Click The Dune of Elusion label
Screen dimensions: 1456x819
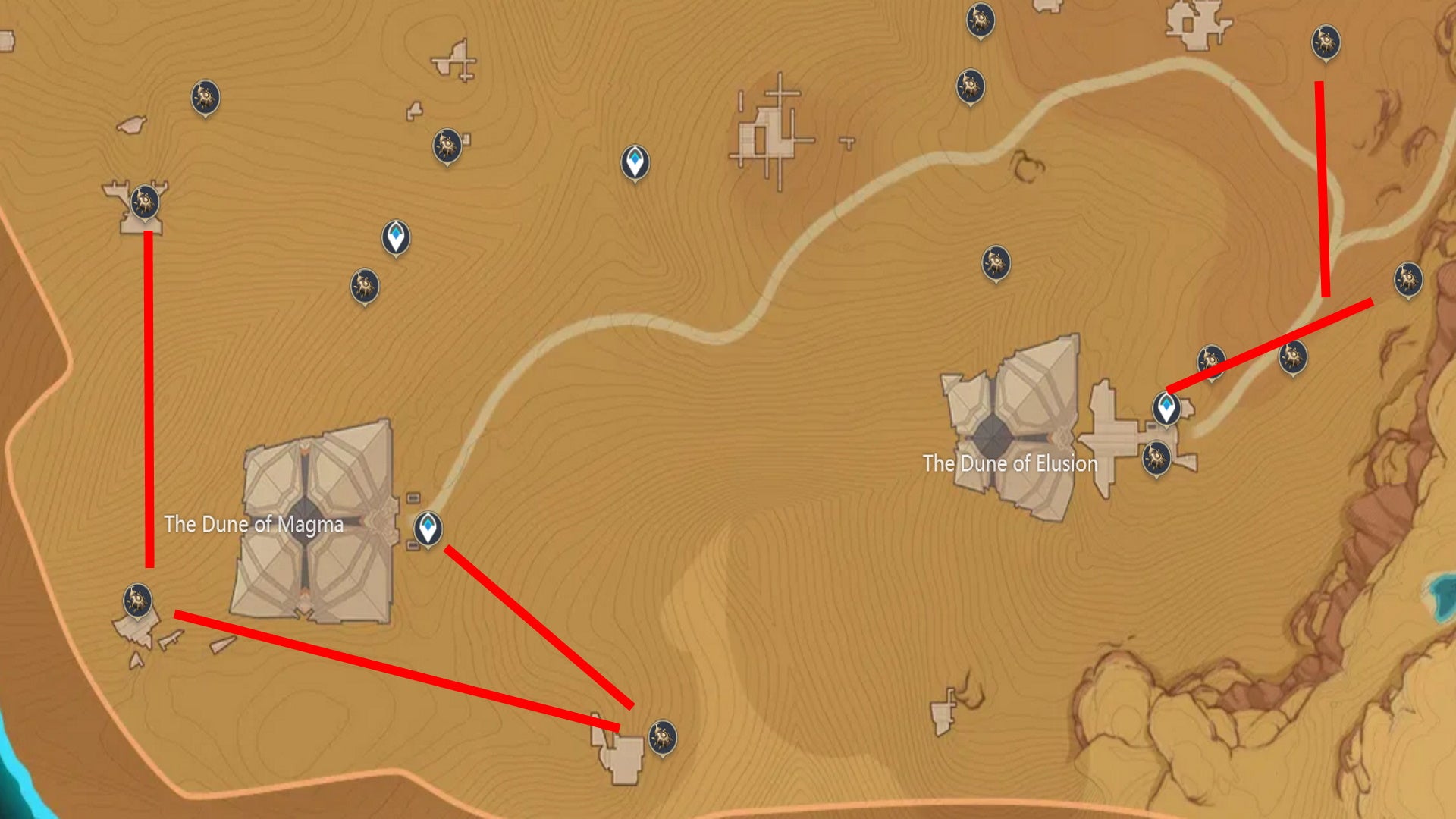pyautogui.click(x=1010, y=463)
